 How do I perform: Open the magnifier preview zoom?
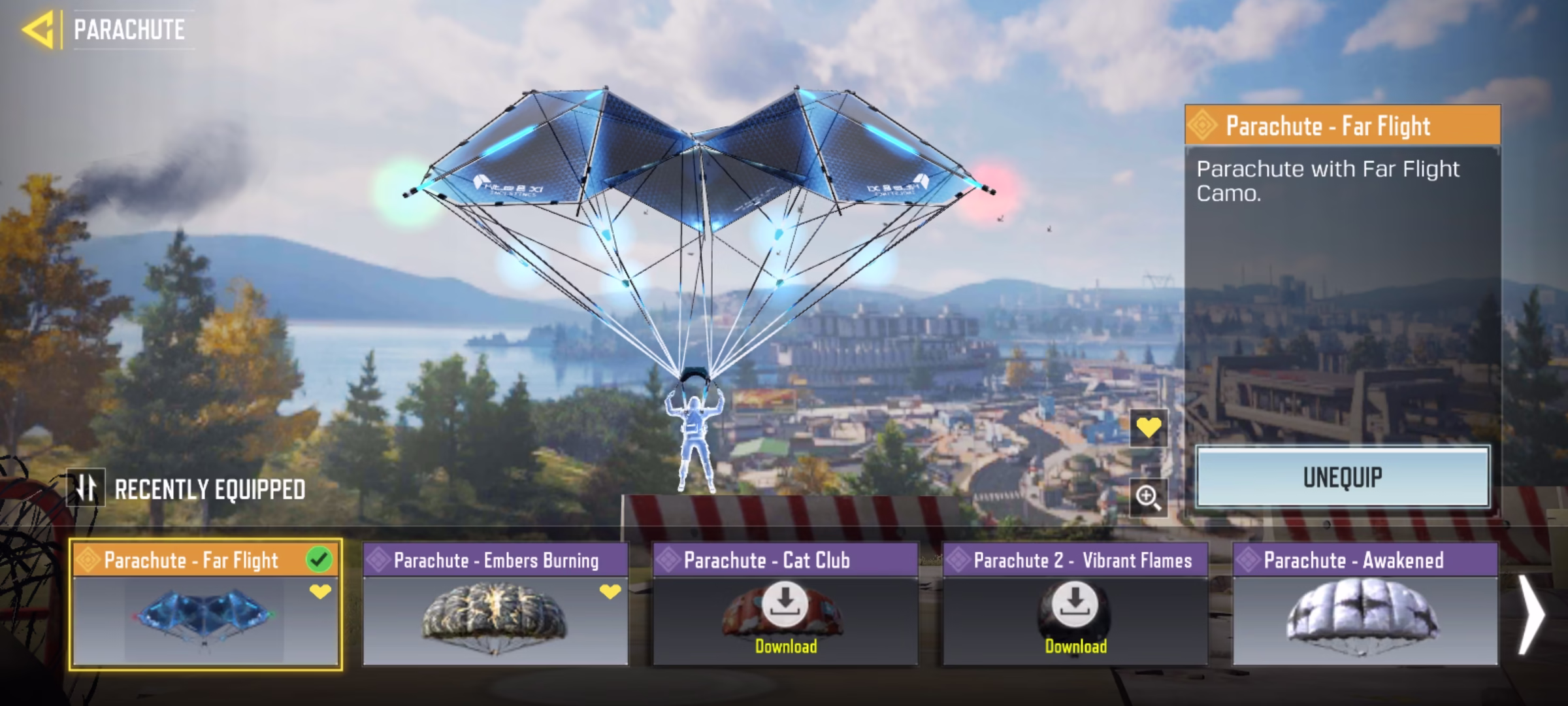coord(1149,497)
